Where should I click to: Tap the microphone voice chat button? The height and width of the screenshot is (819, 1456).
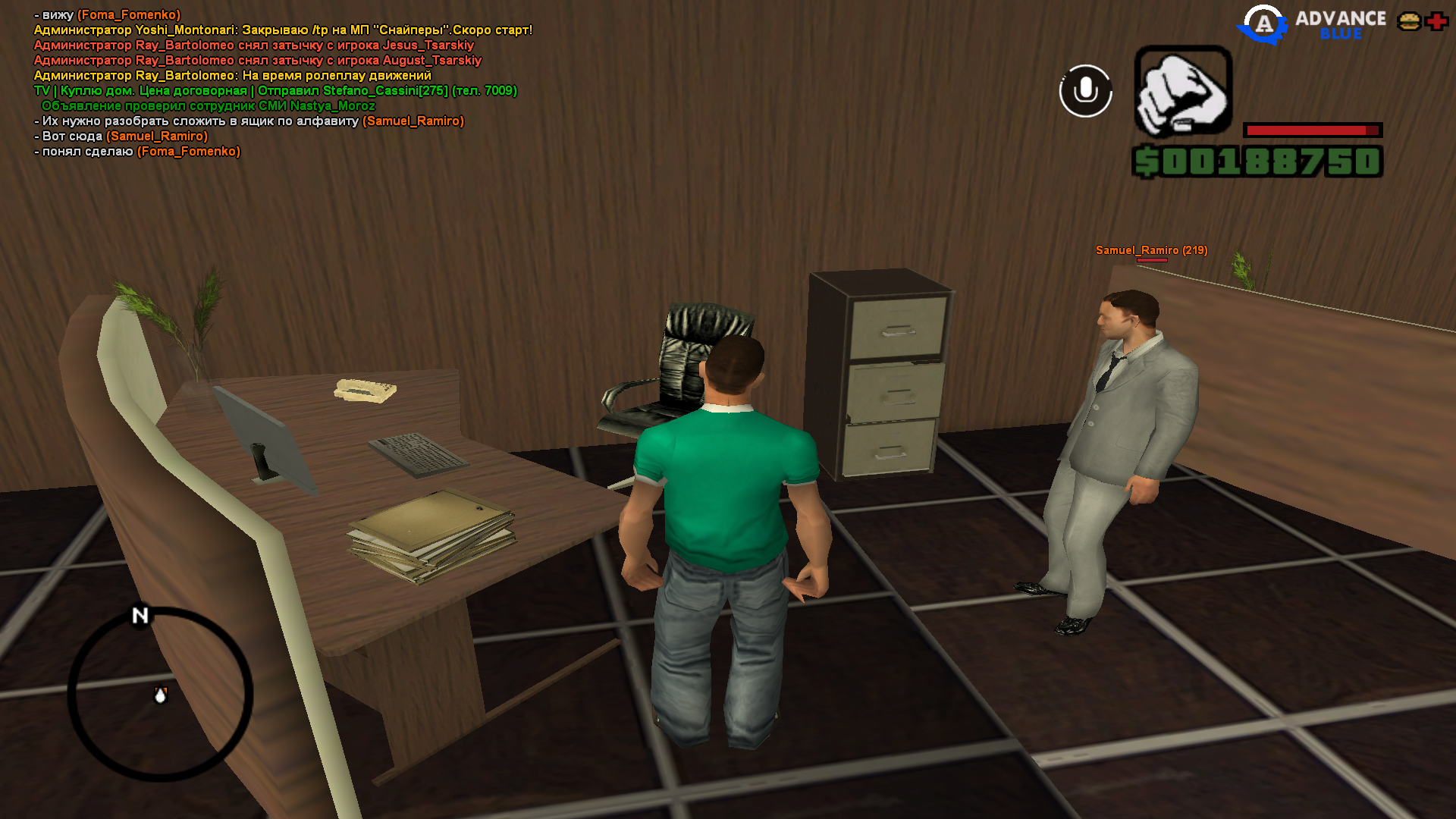click(1085, 91)
